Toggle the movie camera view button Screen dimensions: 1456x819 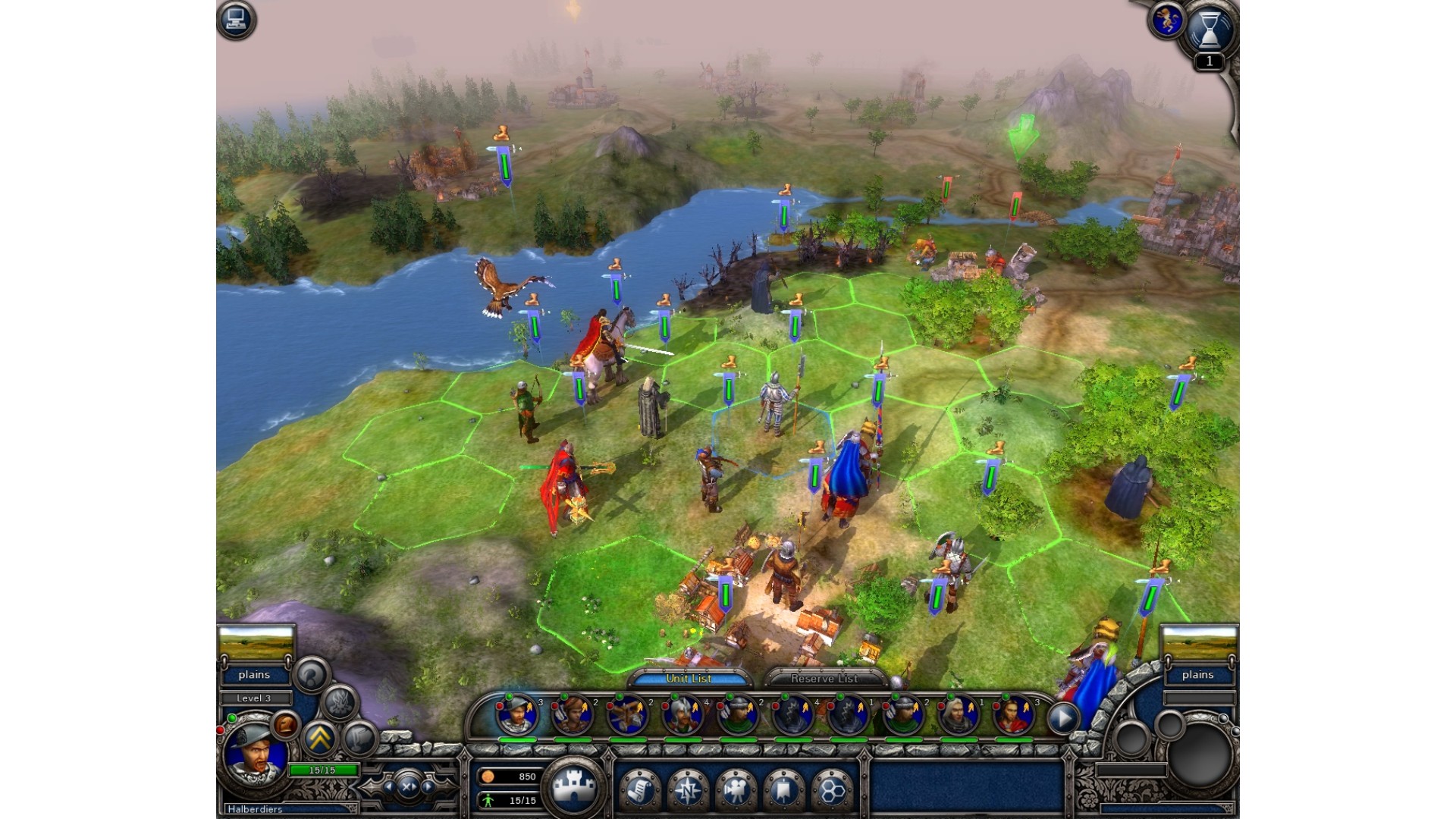[735, 790]
